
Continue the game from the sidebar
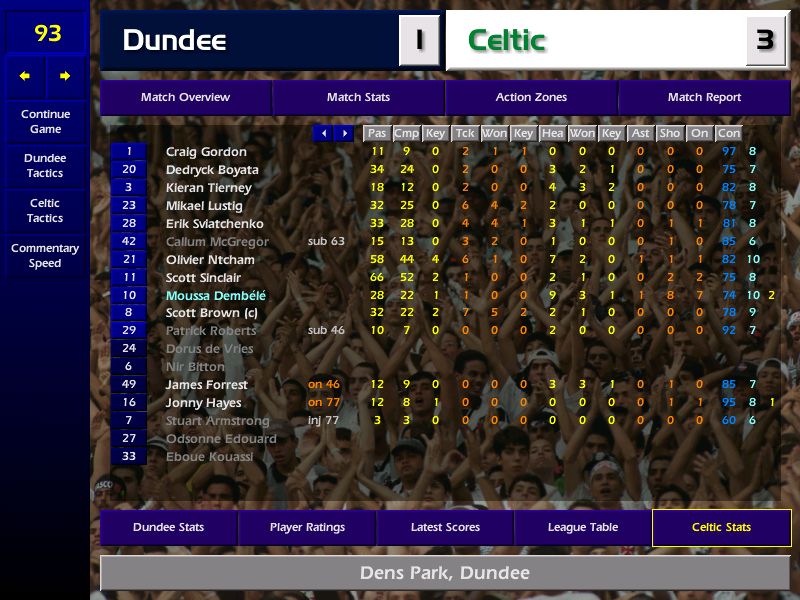(45, 121)
